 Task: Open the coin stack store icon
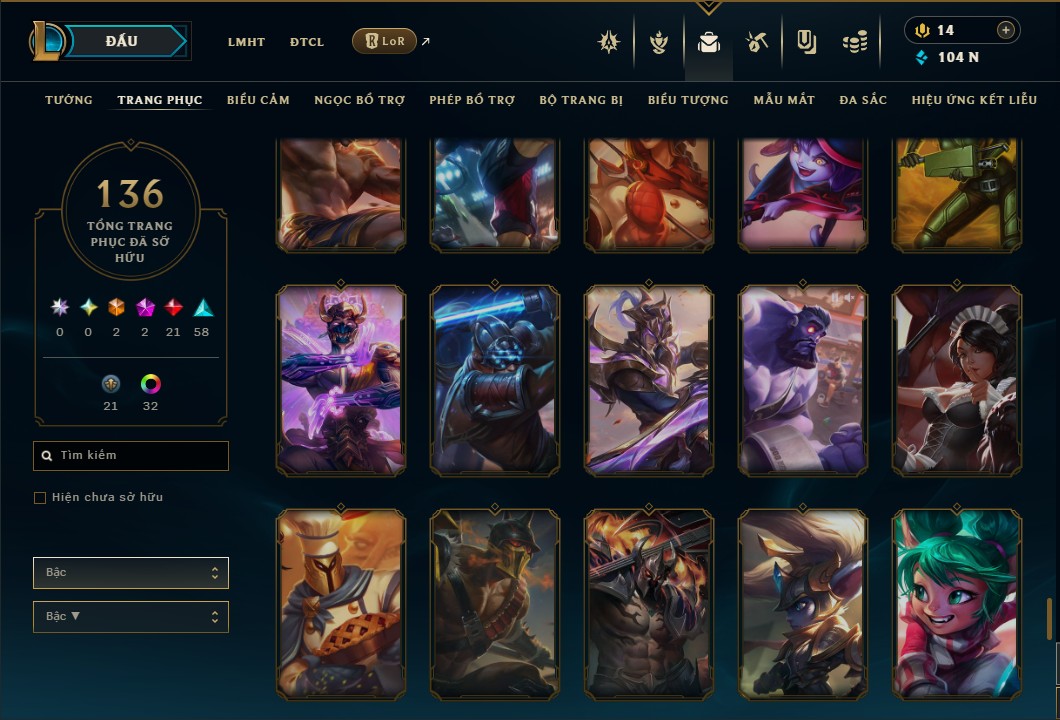854,42
